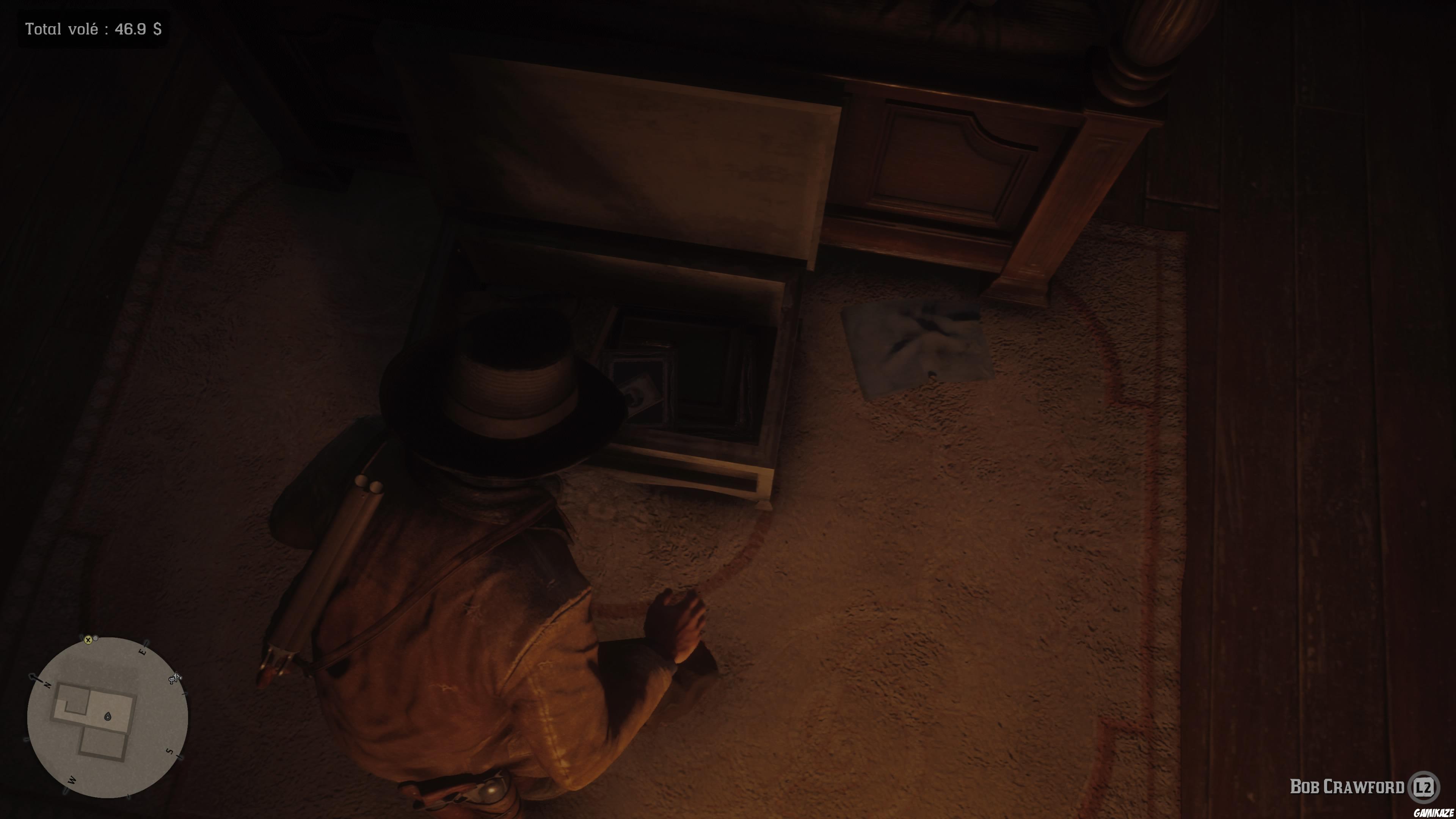This screenshot has width=1456, height=819.
Task: Click the 'Total volé : 46.9 $' text
Action: click(93, 28)
